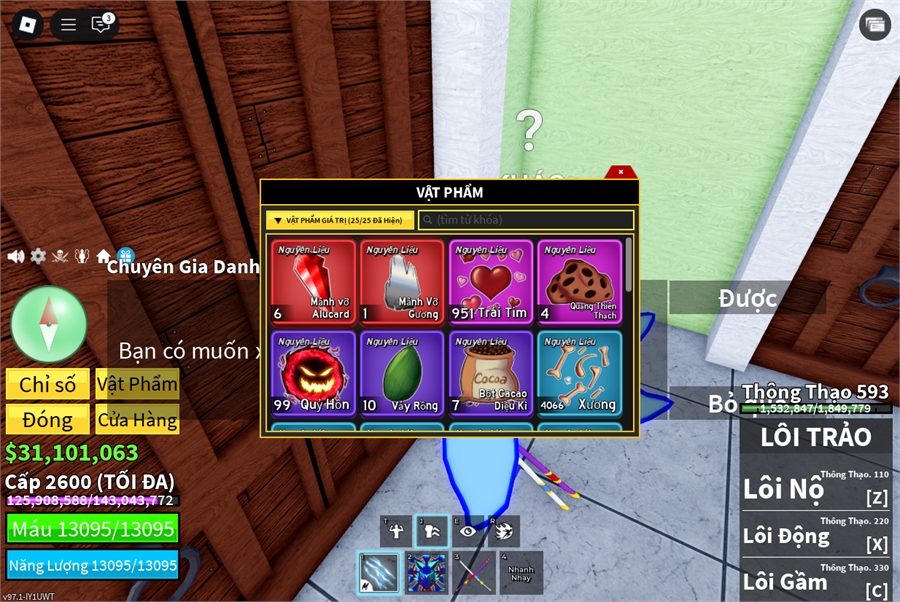900x602 pixels.
Task: Click the yellow Vật Phẩm button
Action: click(138, 385)
